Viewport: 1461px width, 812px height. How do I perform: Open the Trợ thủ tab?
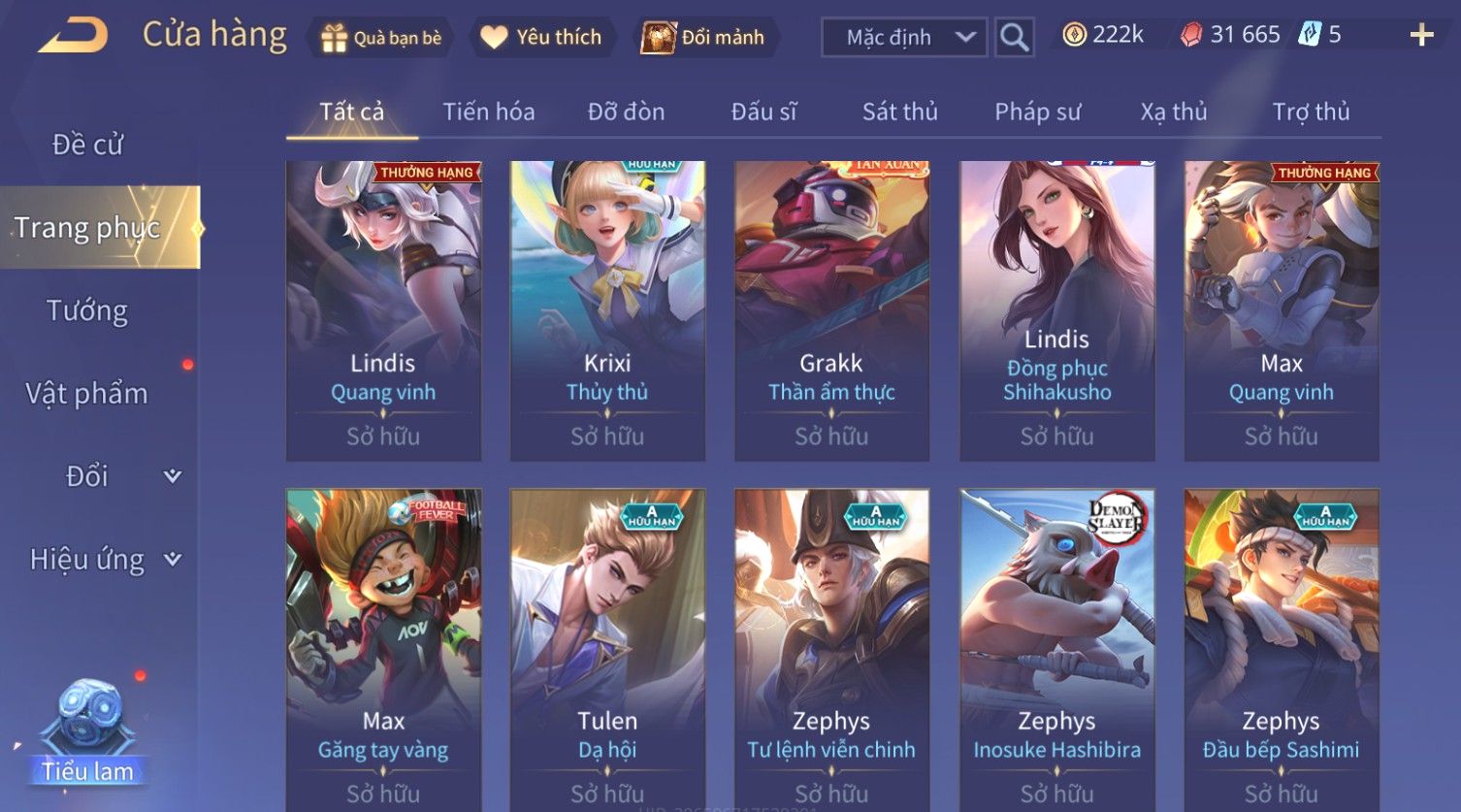[1311, 113]
